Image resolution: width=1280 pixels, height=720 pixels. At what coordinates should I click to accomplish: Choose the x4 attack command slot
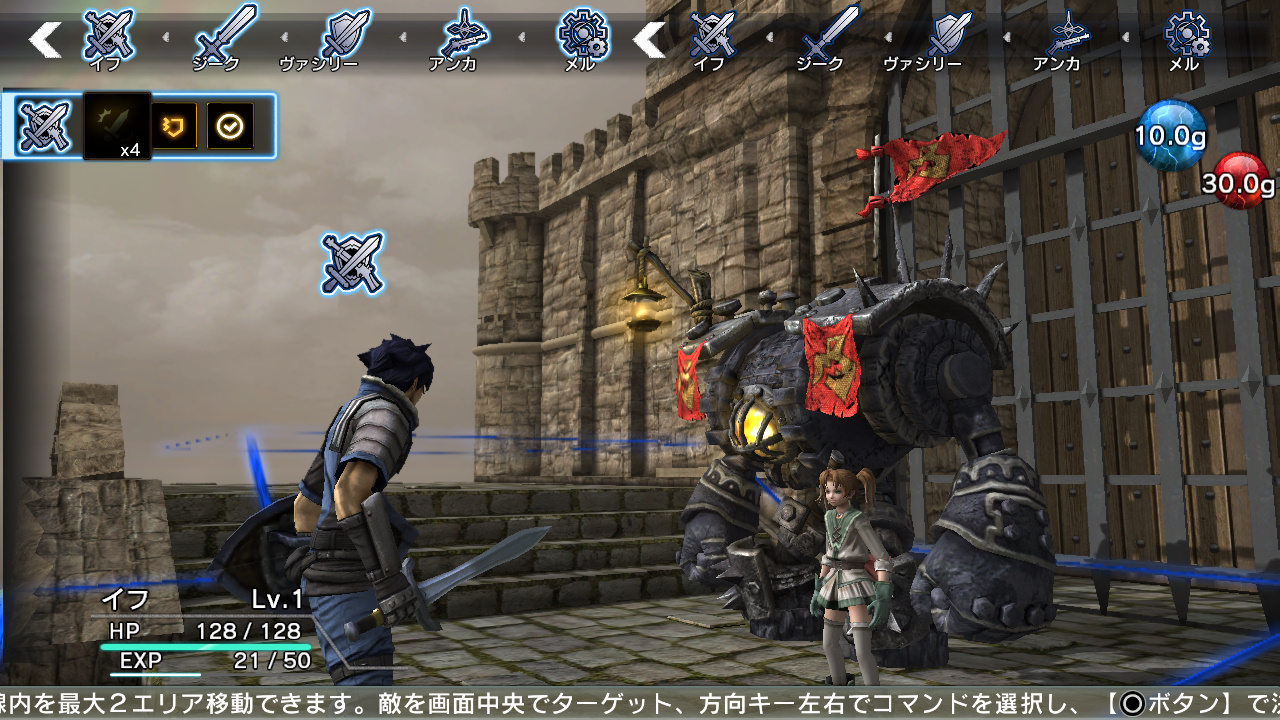tap(118, 122)
